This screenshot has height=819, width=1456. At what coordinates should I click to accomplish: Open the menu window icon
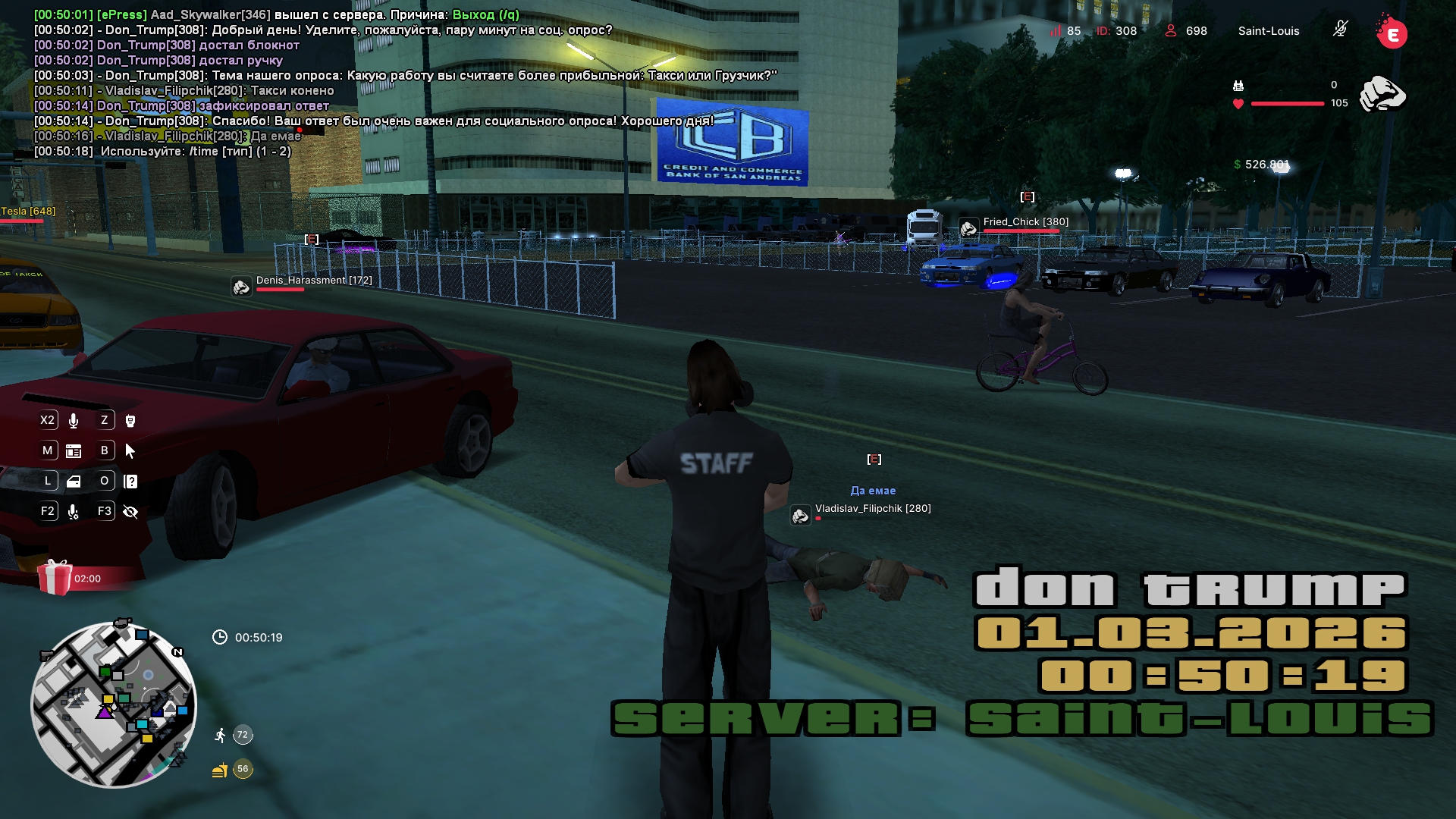[x=74, y=451]
